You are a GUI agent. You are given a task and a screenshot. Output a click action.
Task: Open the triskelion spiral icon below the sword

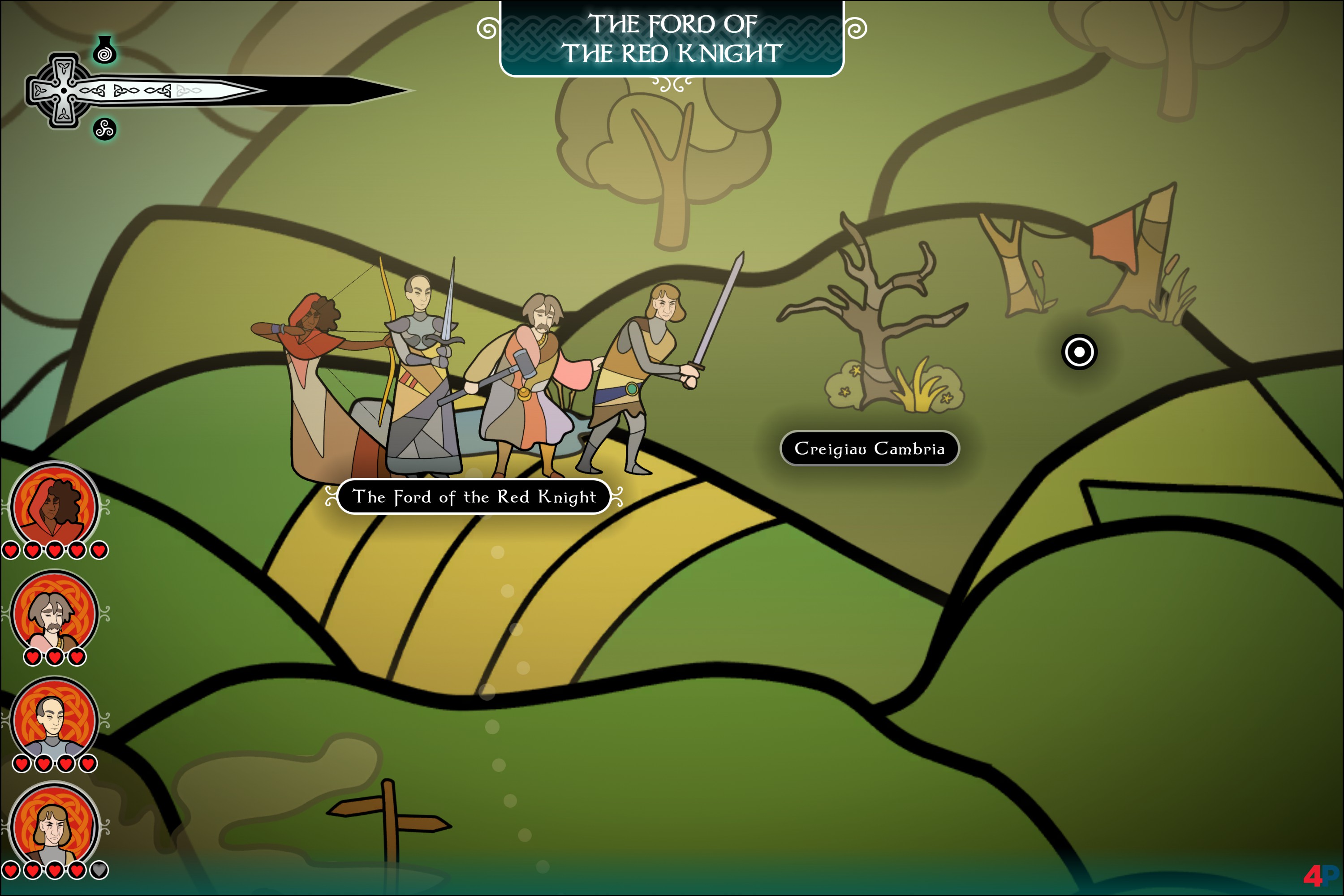104,129
